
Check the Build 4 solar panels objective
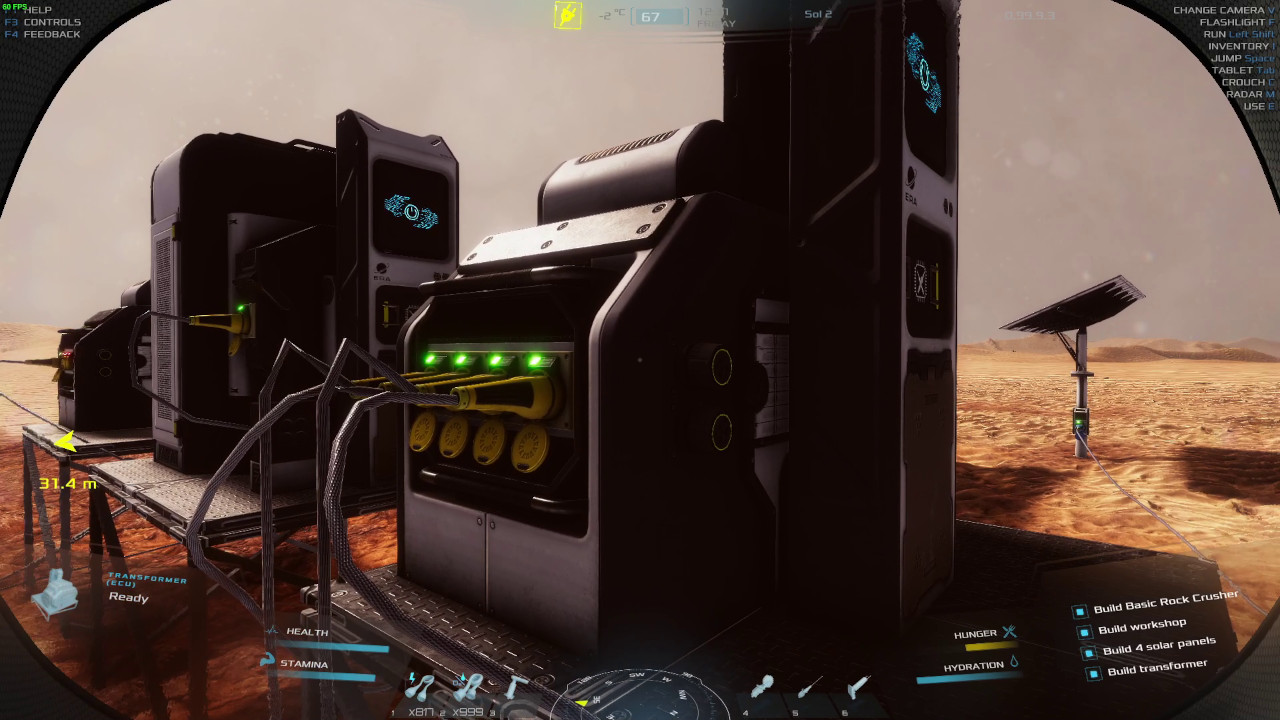[x=1088, y=652]
